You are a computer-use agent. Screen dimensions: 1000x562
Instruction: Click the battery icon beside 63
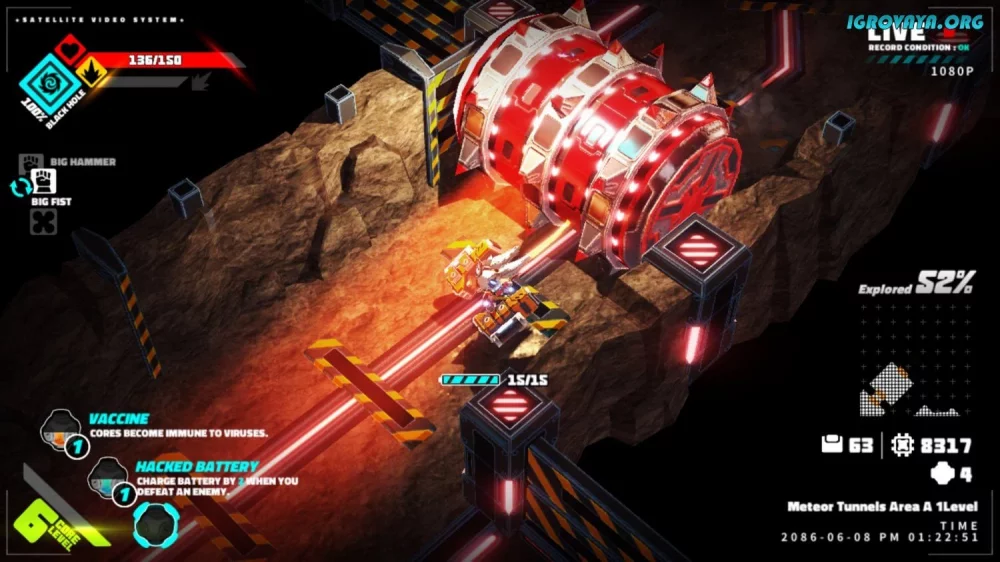(x=832, y=446)
